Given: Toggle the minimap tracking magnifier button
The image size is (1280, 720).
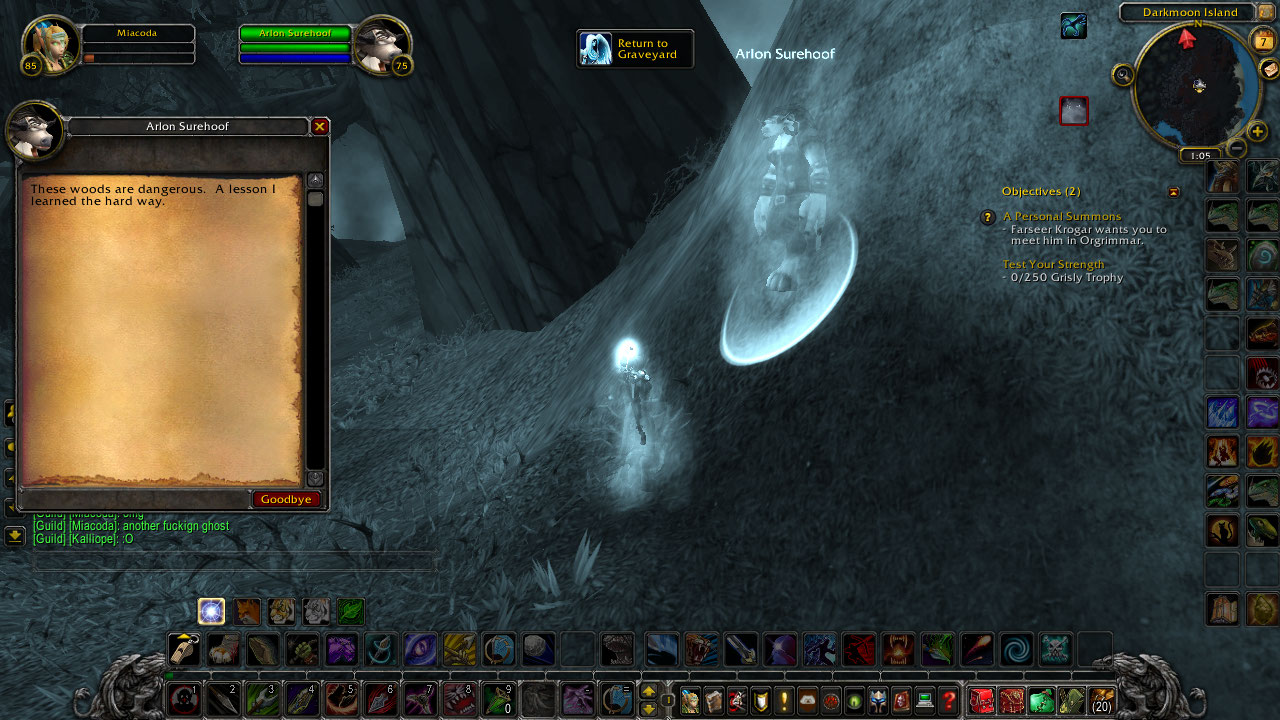Looking at the screenshot, I should click(1123, 74).
